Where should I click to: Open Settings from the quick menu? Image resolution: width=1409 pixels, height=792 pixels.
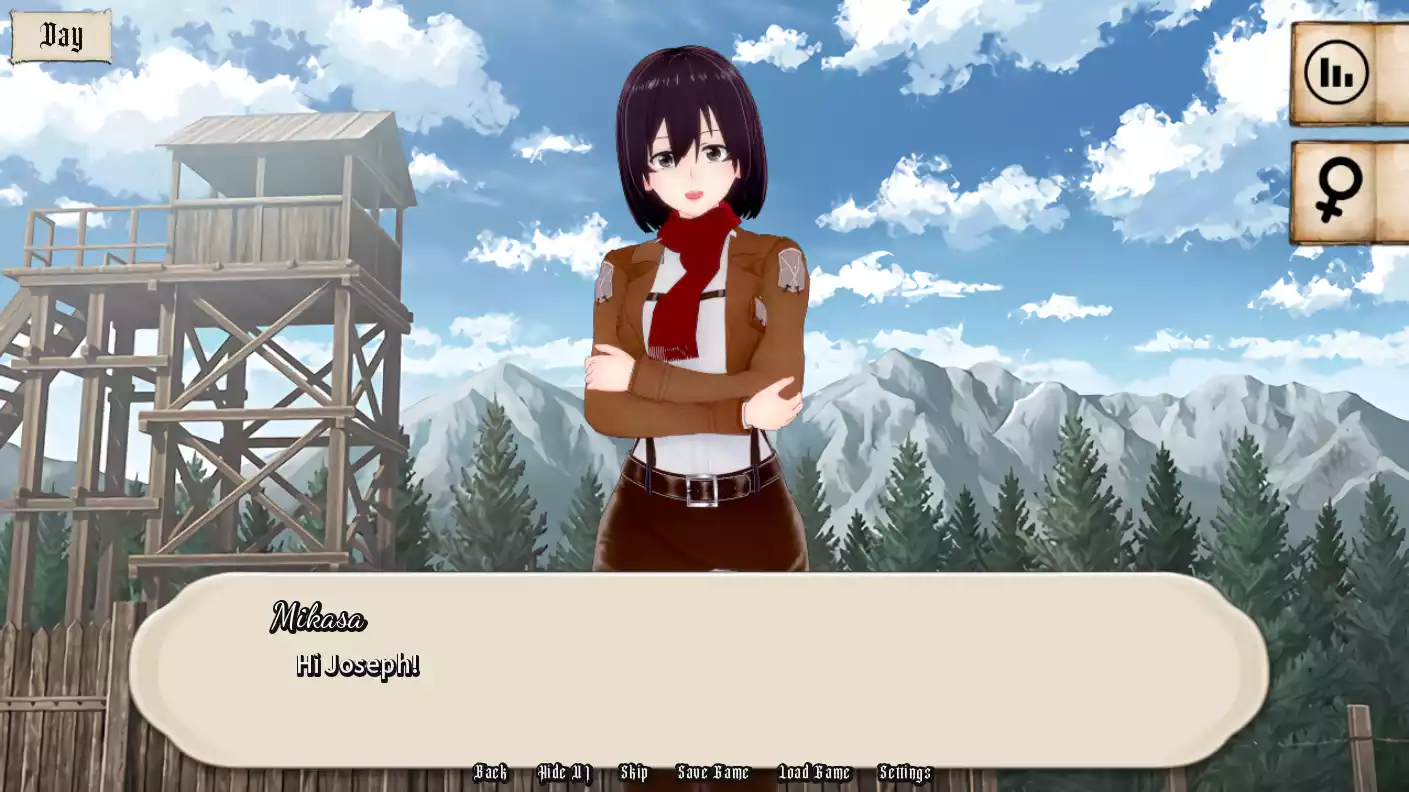pos(905,772)
